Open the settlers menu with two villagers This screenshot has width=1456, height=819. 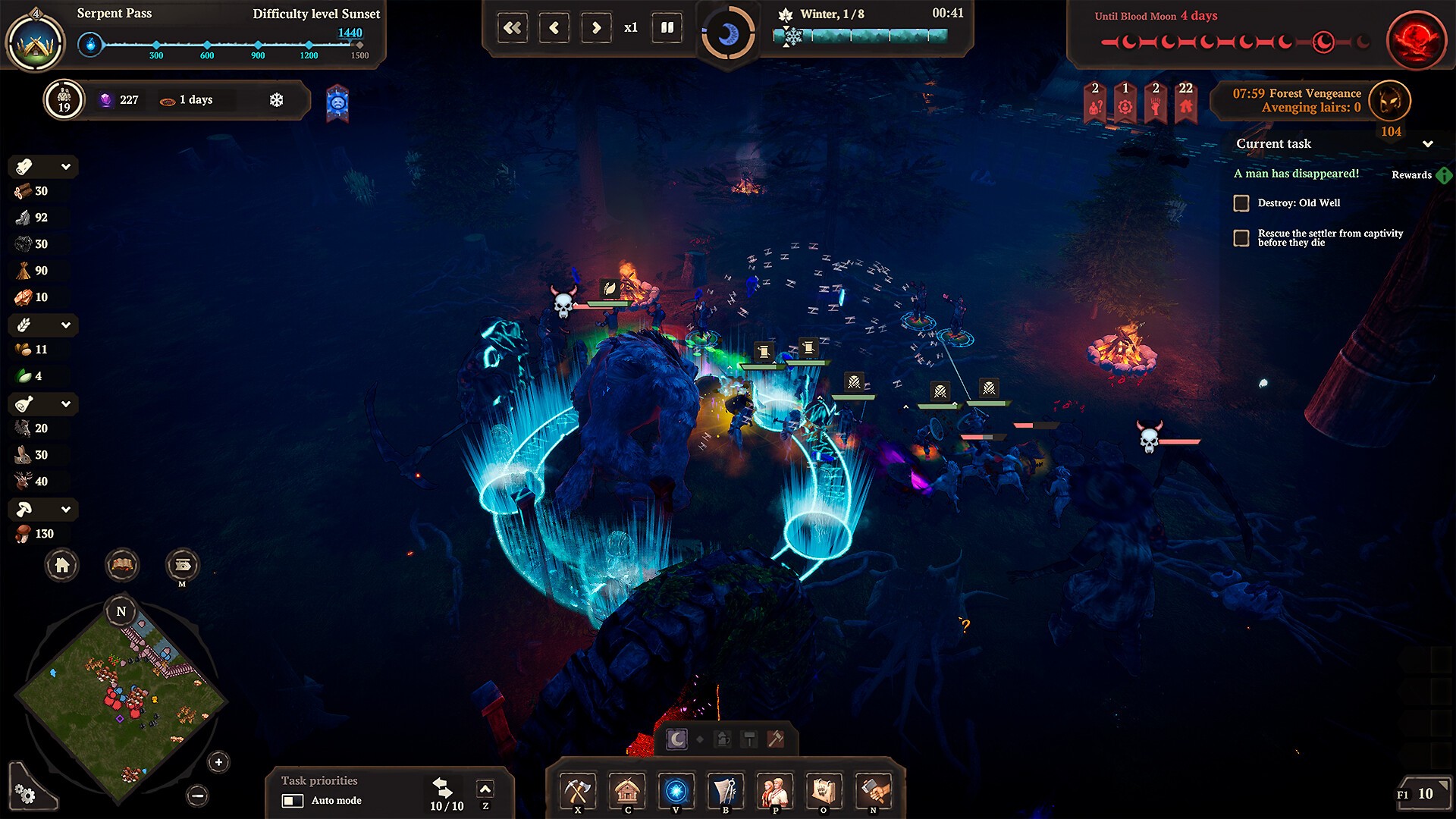(775, 792)
